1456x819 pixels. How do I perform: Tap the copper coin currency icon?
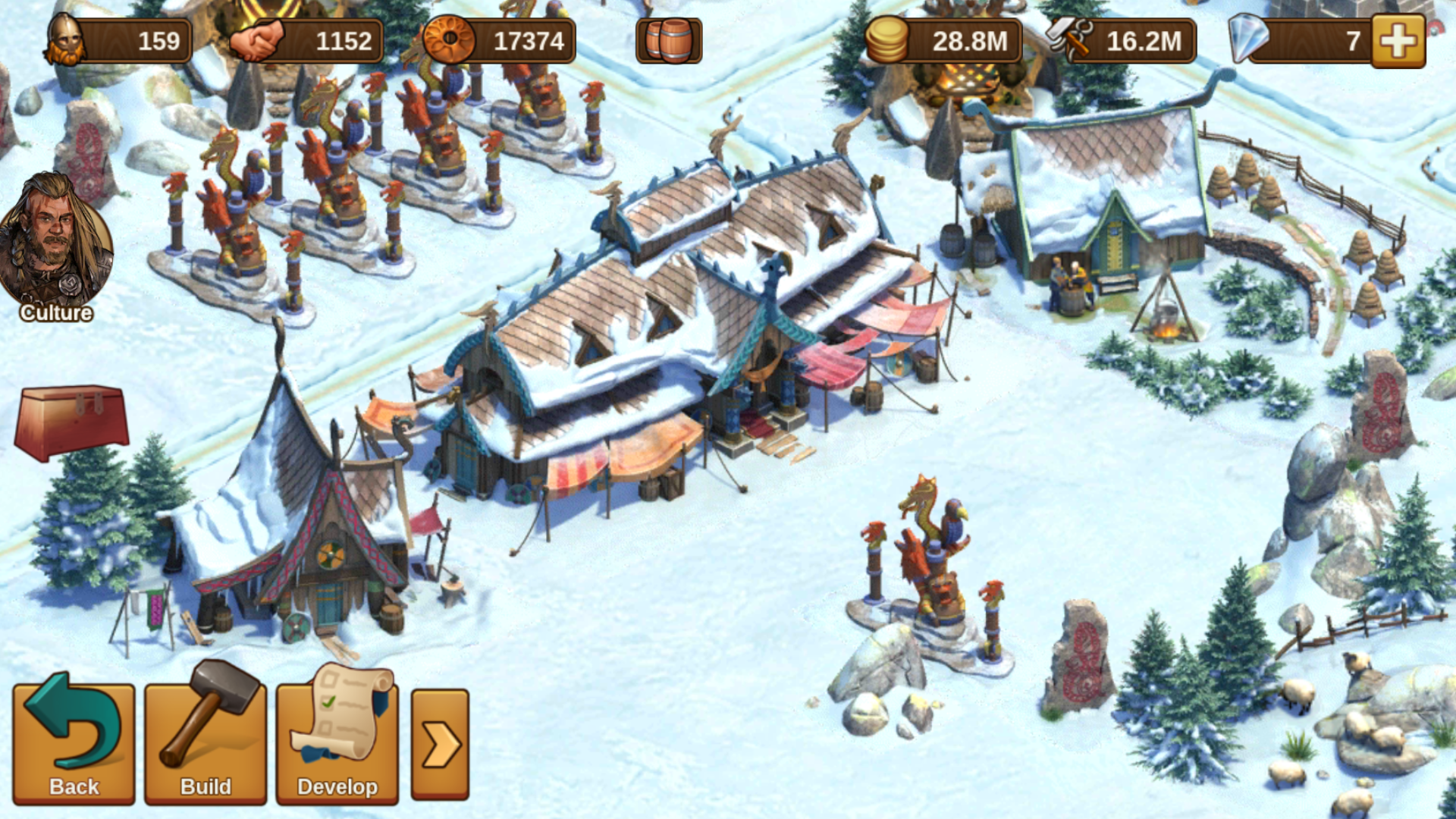pos(449,39)
